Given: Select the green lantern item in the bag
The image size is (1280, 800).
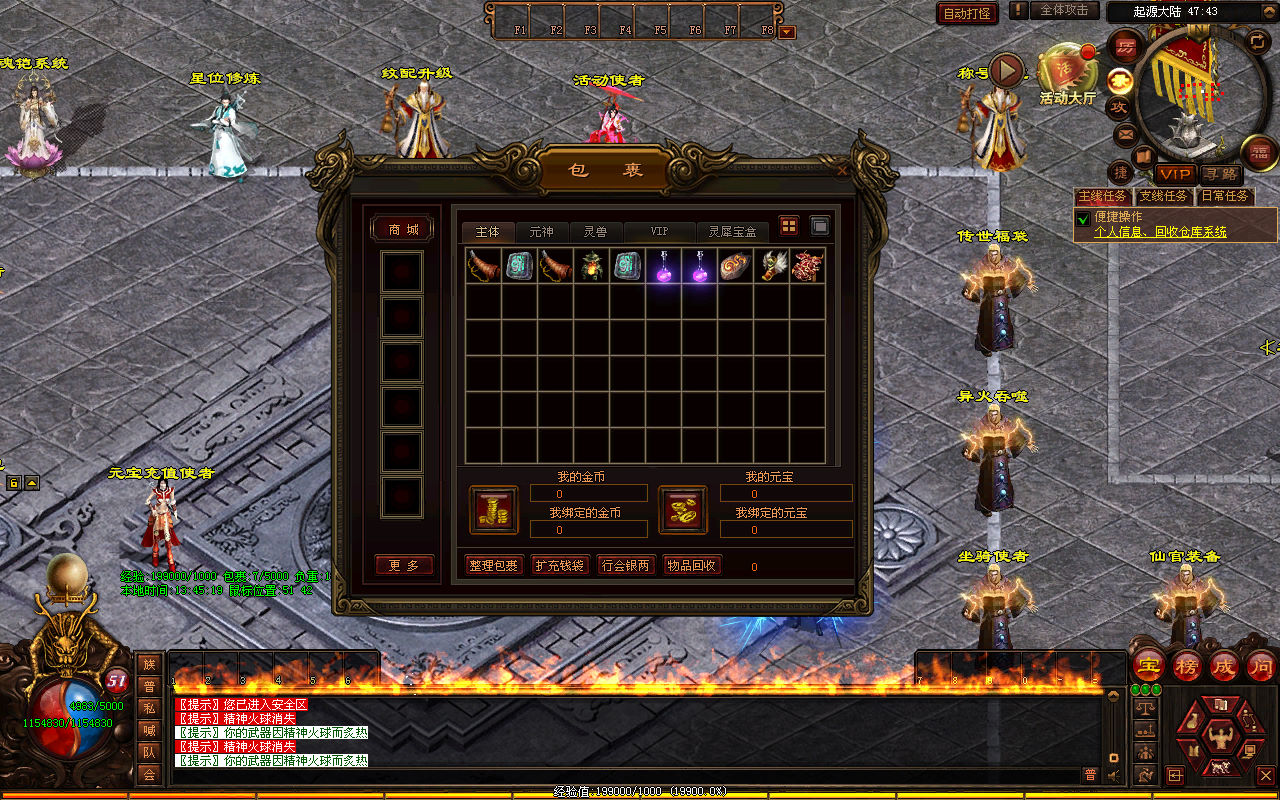Looking at the screenshot, I should (591, 266).
